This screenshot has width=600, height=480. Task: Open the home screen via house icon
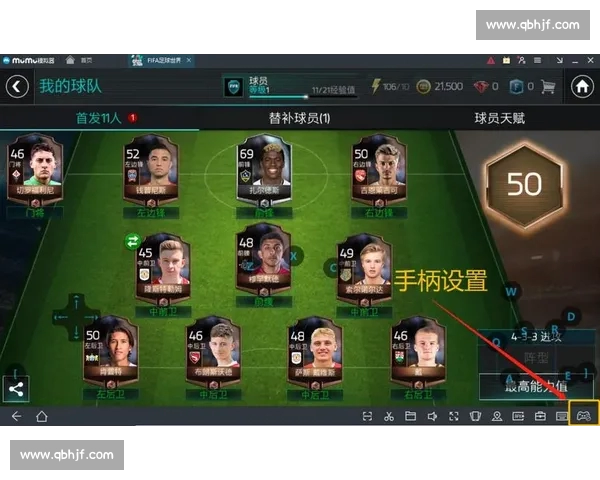click(x=582, y=87)
